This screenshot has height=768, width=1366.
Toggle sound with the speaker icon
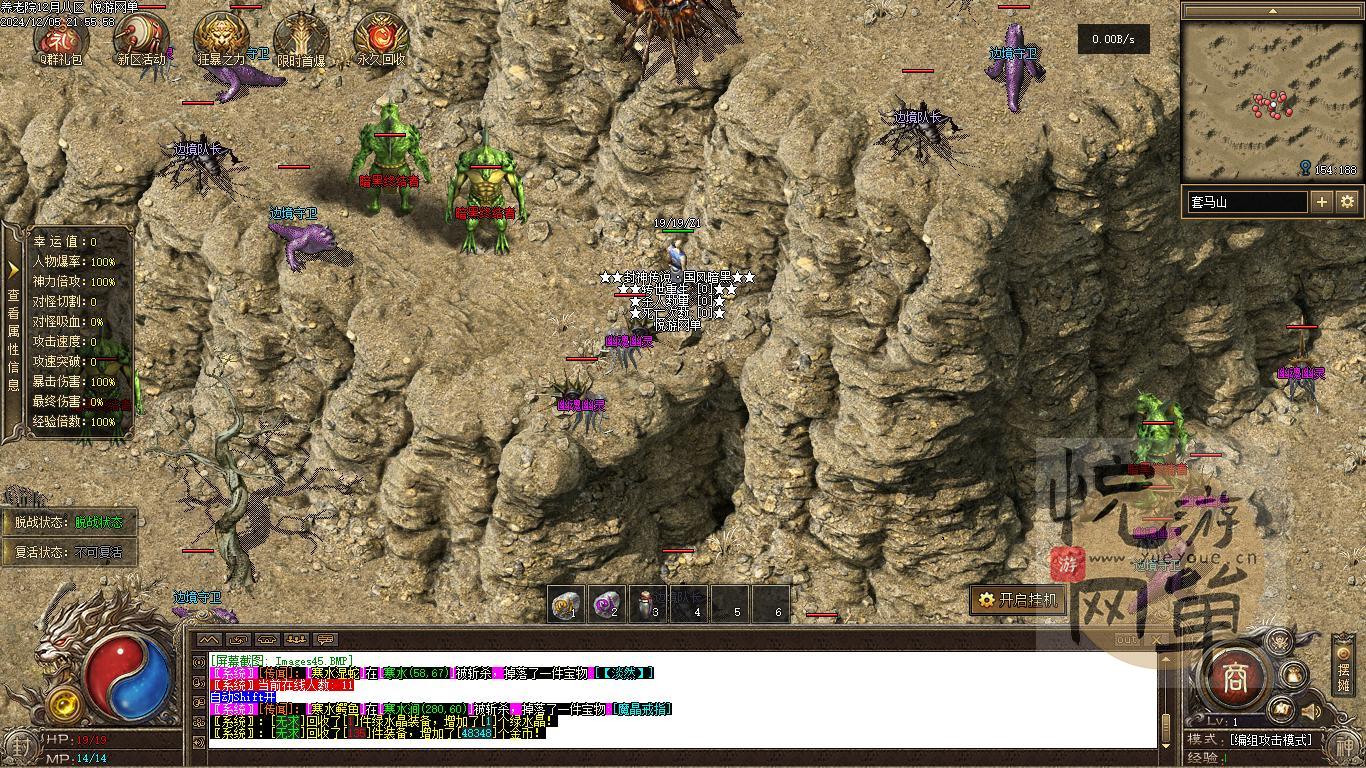click(x=1311, y=711)
